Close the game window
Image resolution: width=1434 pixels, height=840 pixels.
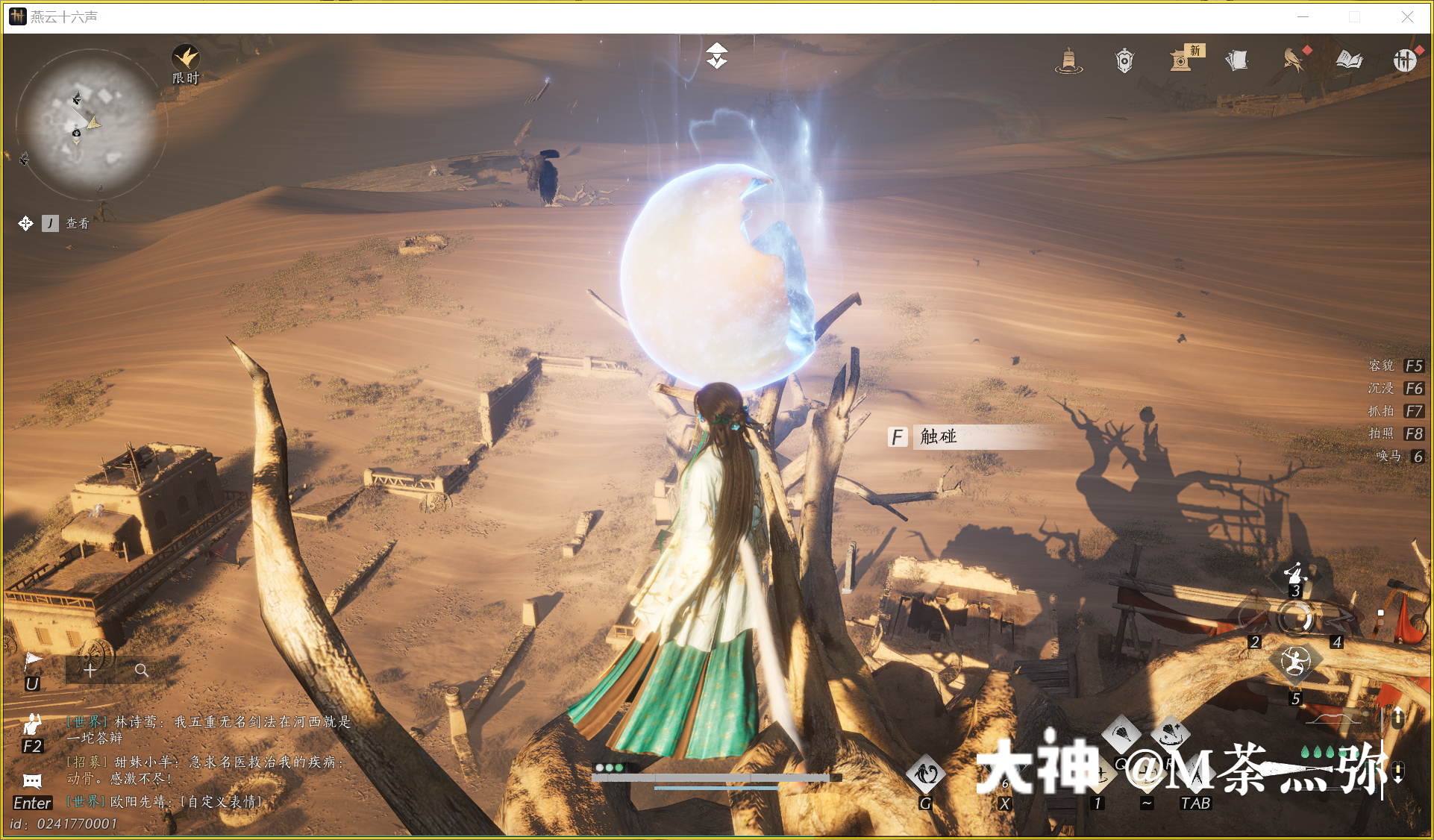[x=1407, y=17]
